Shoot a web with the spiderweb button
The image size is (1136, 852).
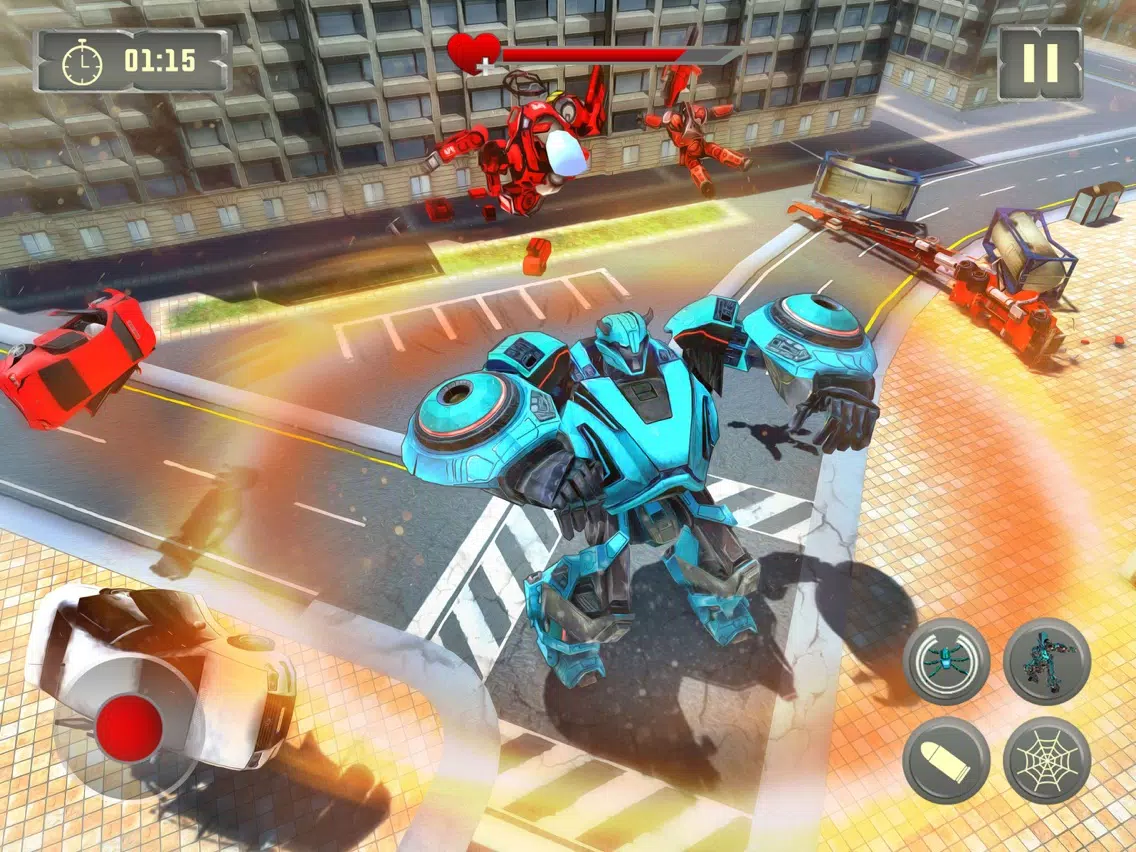pyautogui.click(x=1046, y=760)
